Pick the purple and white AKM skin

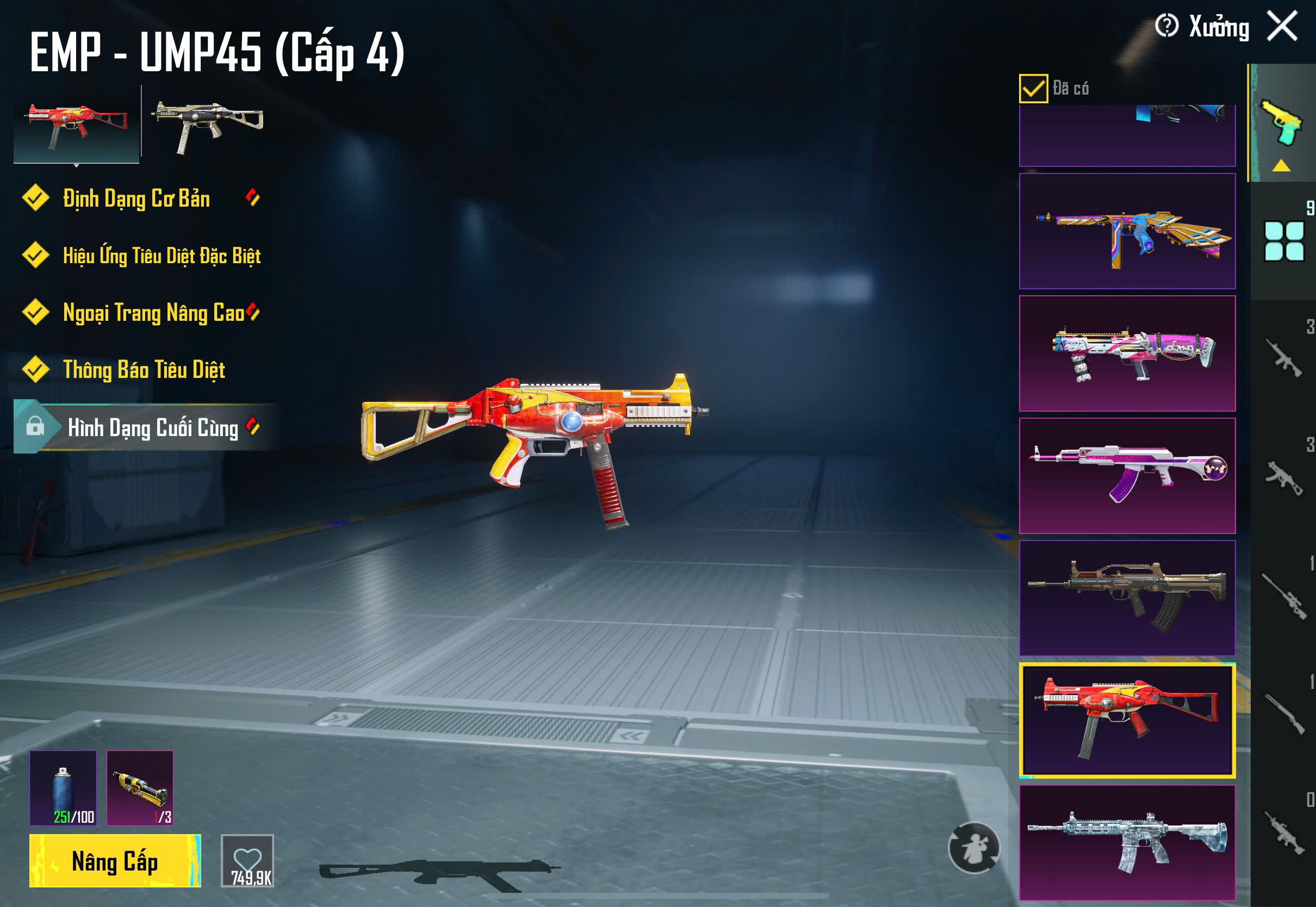(x=1127, y=476)
